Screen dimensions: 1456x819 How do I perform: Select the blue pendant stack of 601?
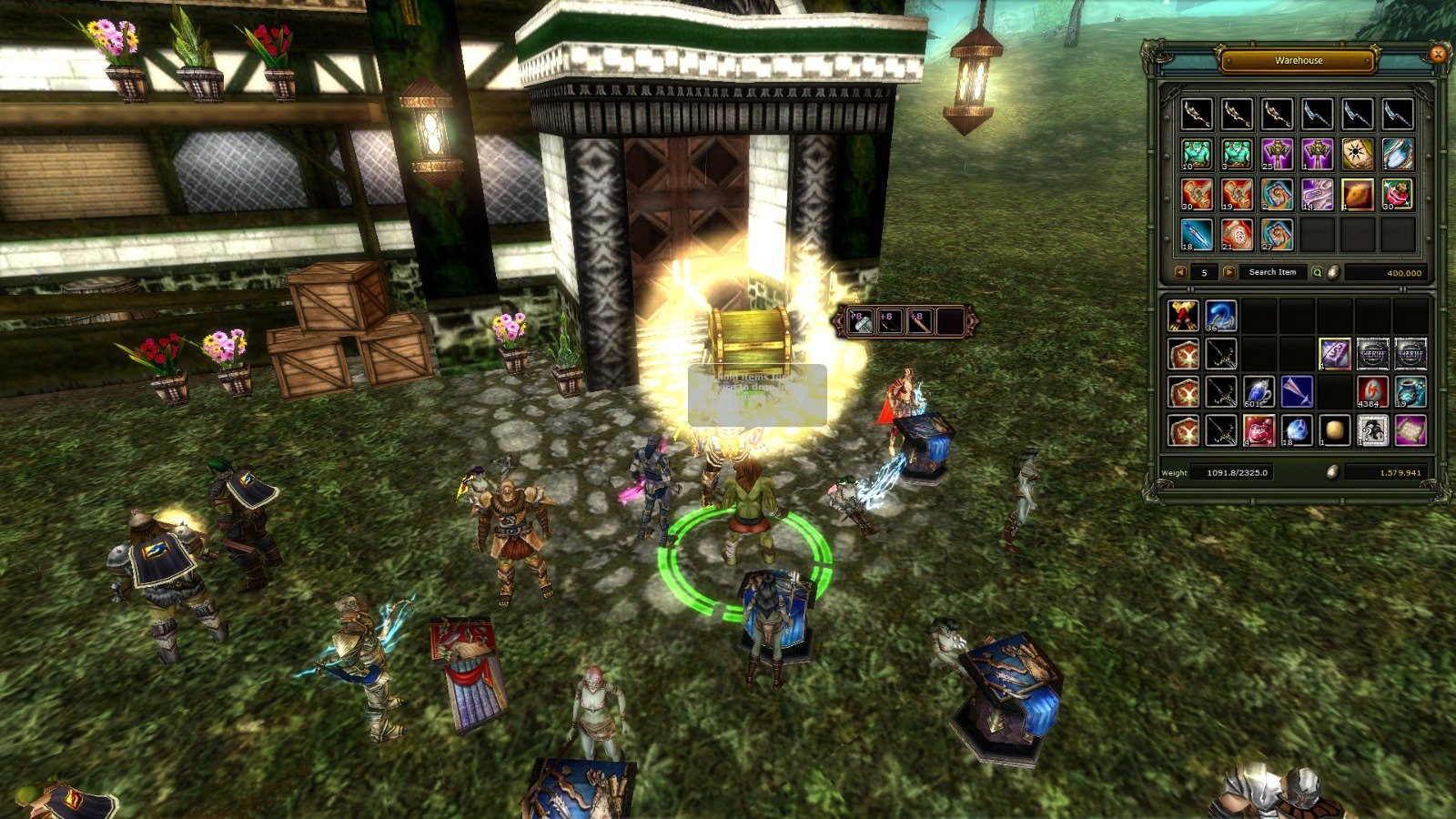point(1259,391)
